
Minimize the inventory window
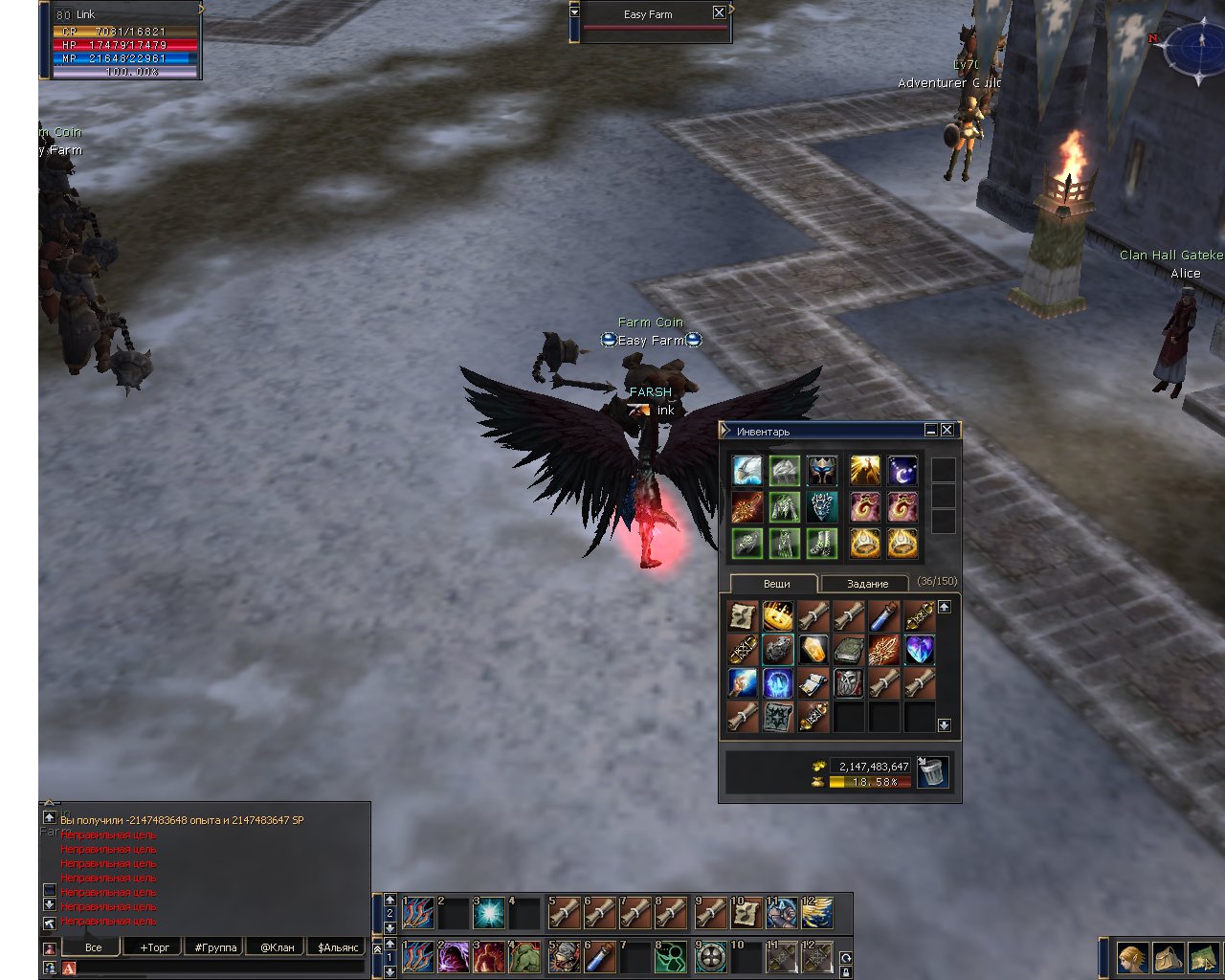pos(931,431)
